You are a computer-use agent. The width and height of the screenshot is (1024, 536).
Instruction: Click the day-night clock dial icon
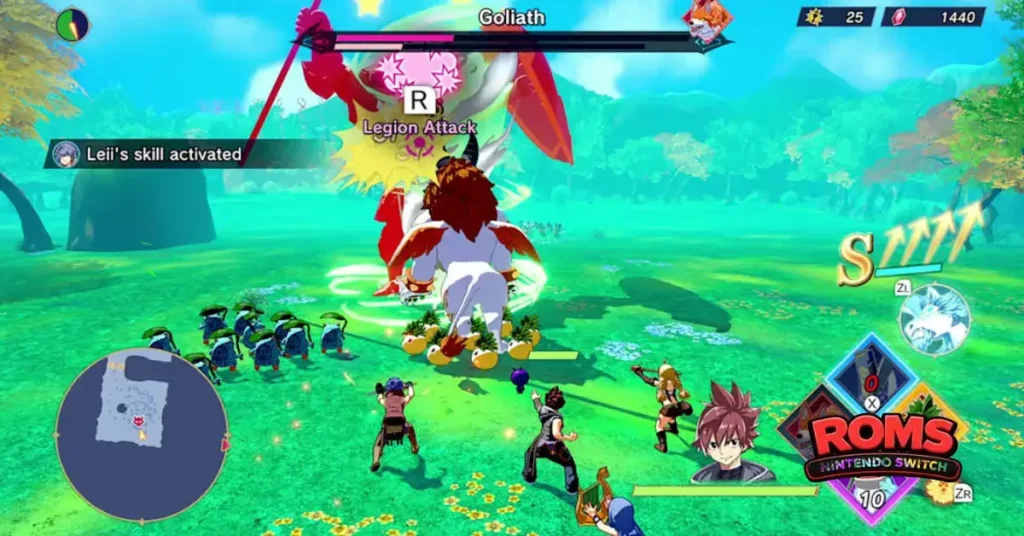click(x=72, y=24)
